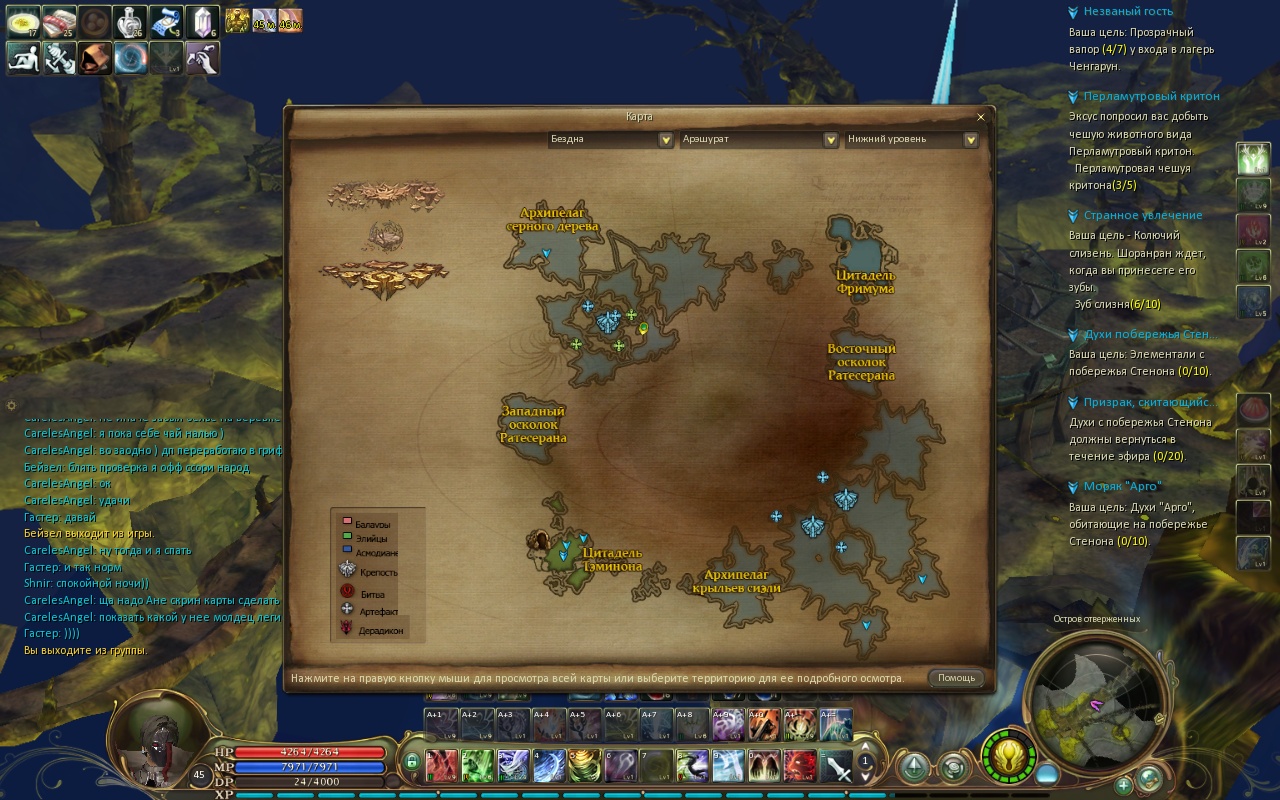Select Цитадель Фримума on the map
This screenshot has width=1280, height=800.
click(x=865, y=281)
